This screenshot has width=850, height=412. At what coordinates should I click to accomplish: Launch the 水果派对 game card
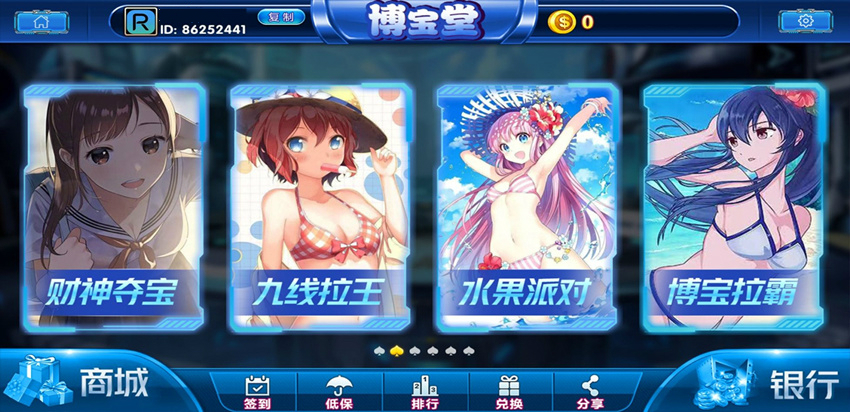pos(527,207)
